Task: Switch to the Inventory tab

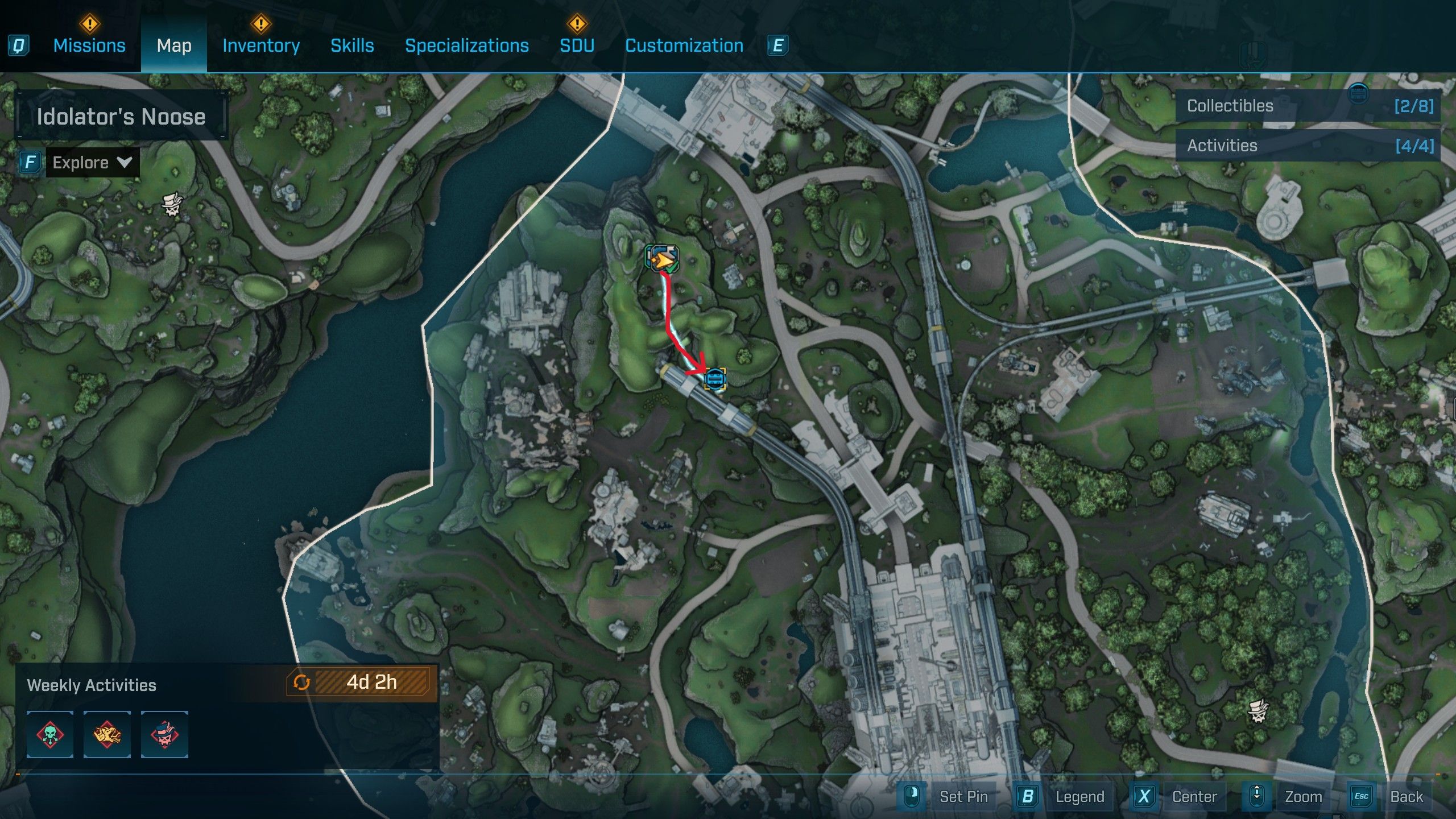Action: pos(261,45)
